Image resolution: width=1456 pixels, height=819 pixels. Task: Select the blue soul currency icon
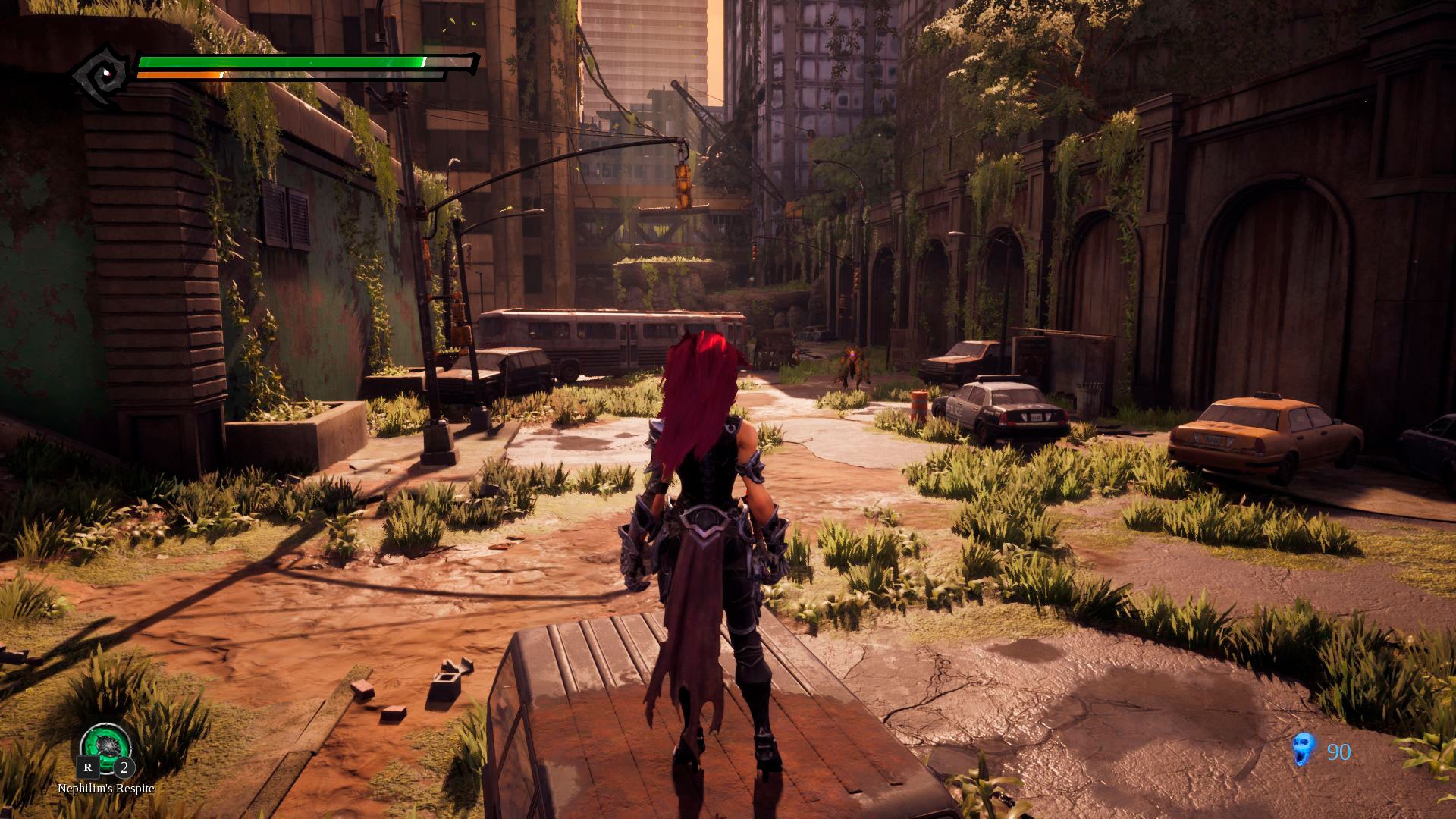point(1302,750)
